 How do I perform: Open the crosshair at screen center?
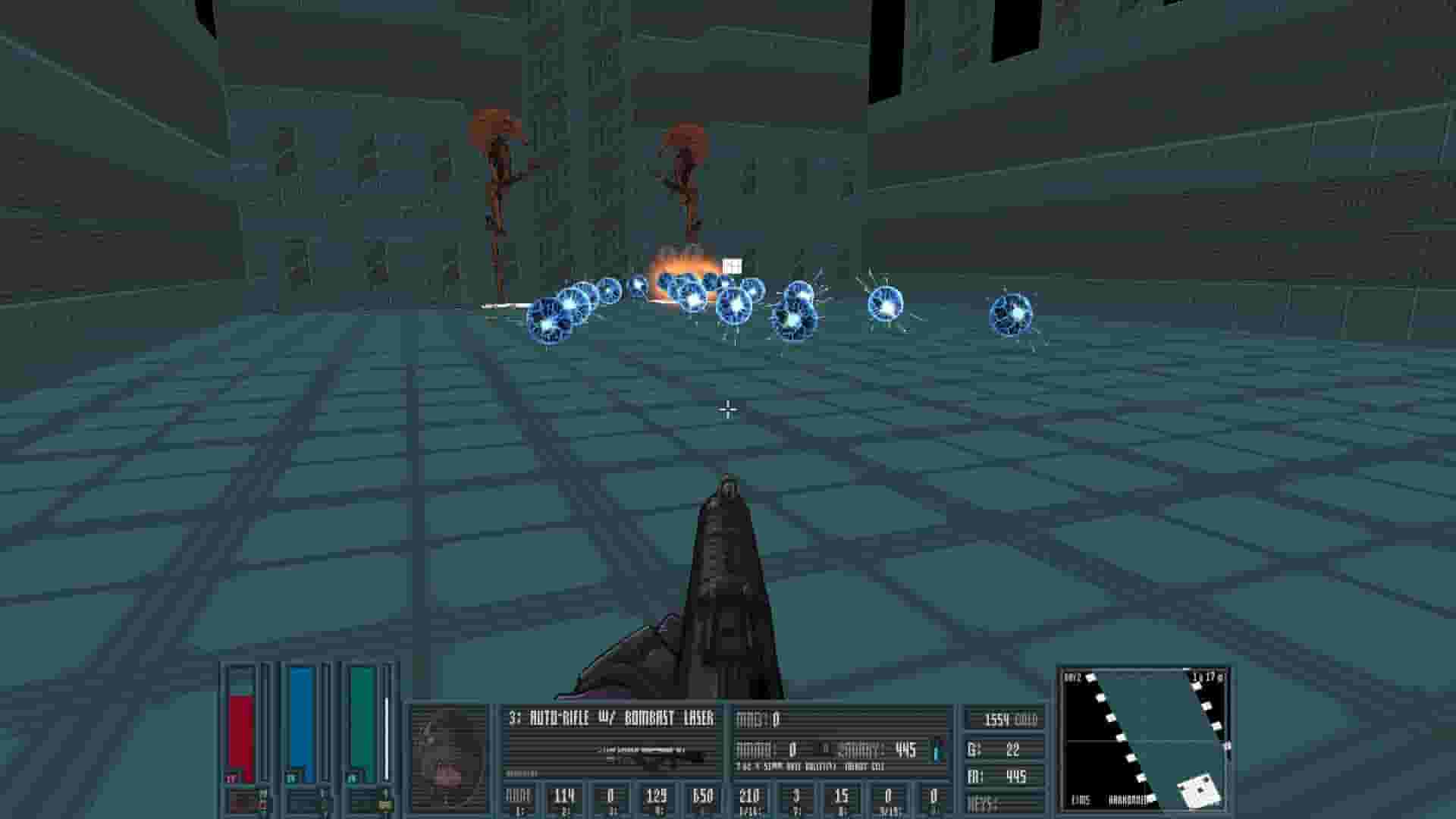[727, 409]
